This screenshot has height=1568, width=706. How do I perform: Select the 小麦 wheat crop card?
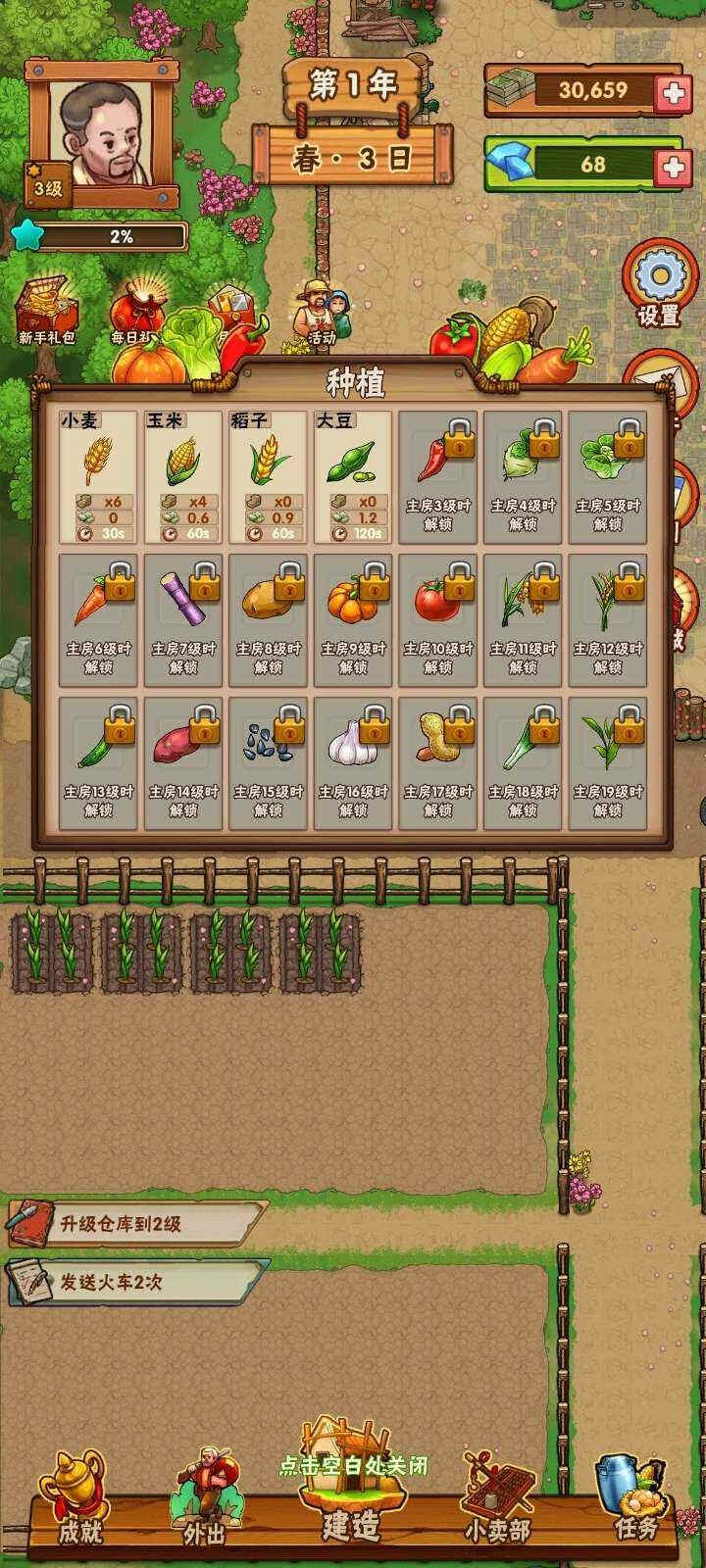point(98,477)
